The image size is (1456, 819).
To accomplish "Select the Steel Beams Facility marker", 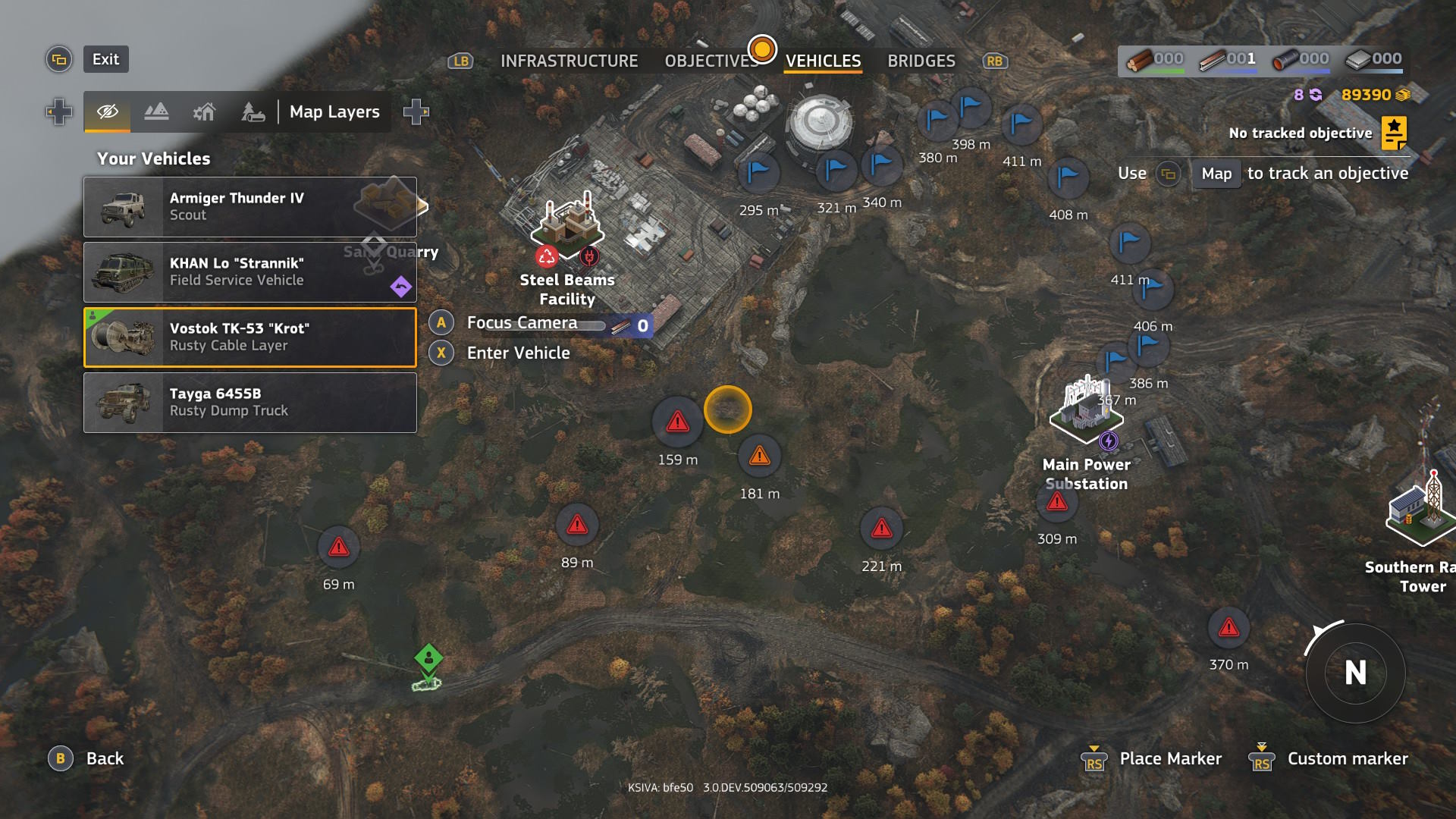I will 567,224.
